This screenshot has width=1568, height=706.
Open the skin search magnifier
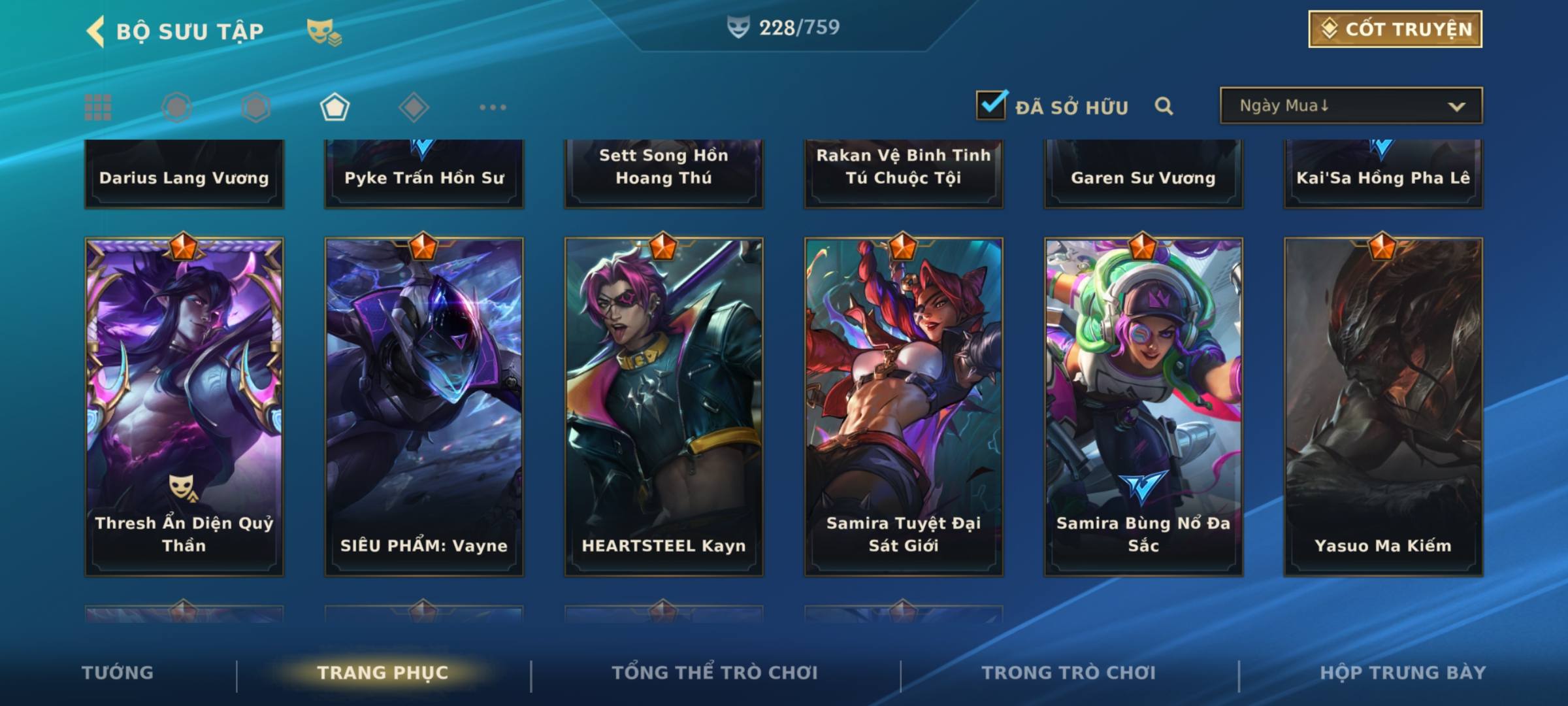[1164, 106]
